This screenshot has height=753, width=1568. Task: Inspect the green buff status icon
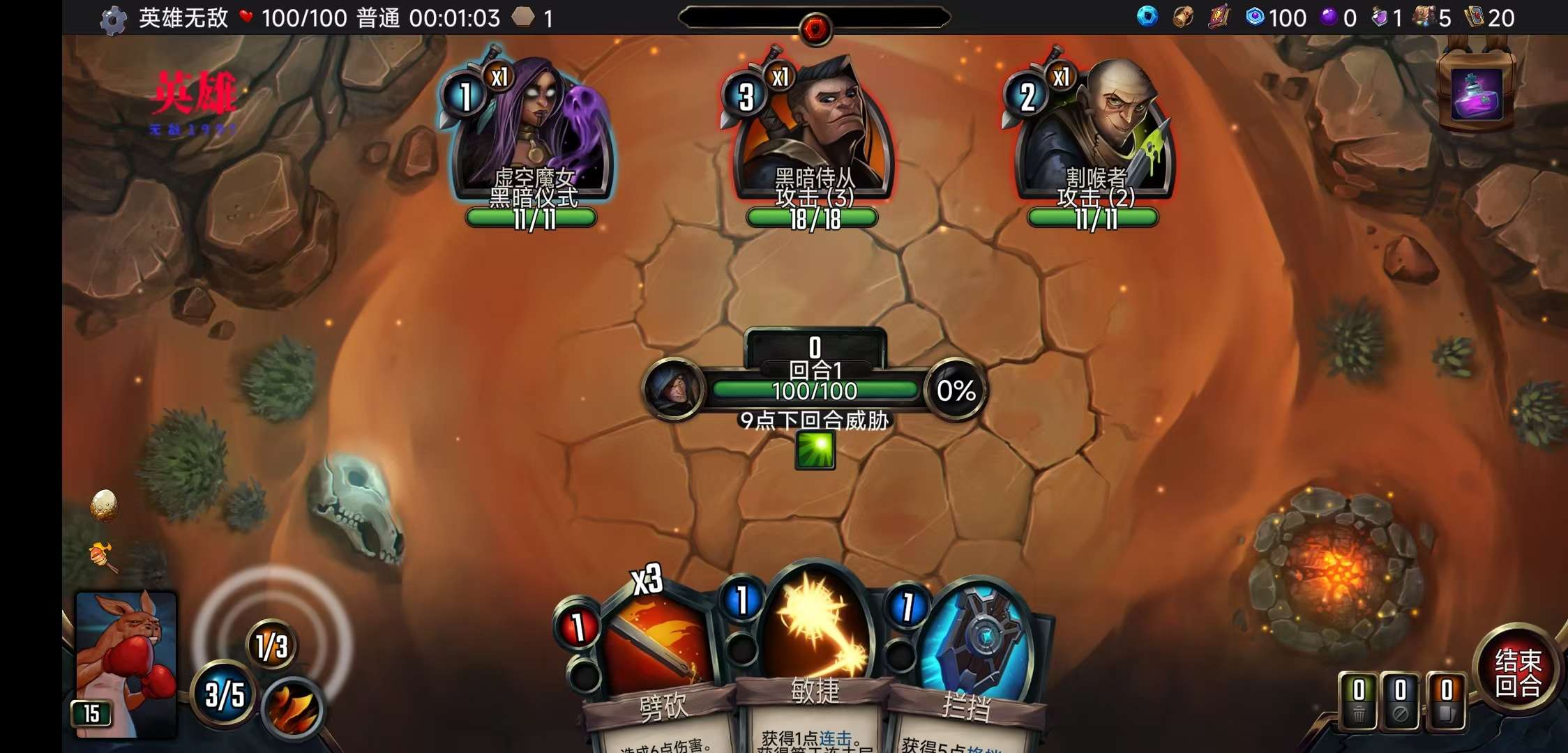pyautogui.click(x=815, y=450)
